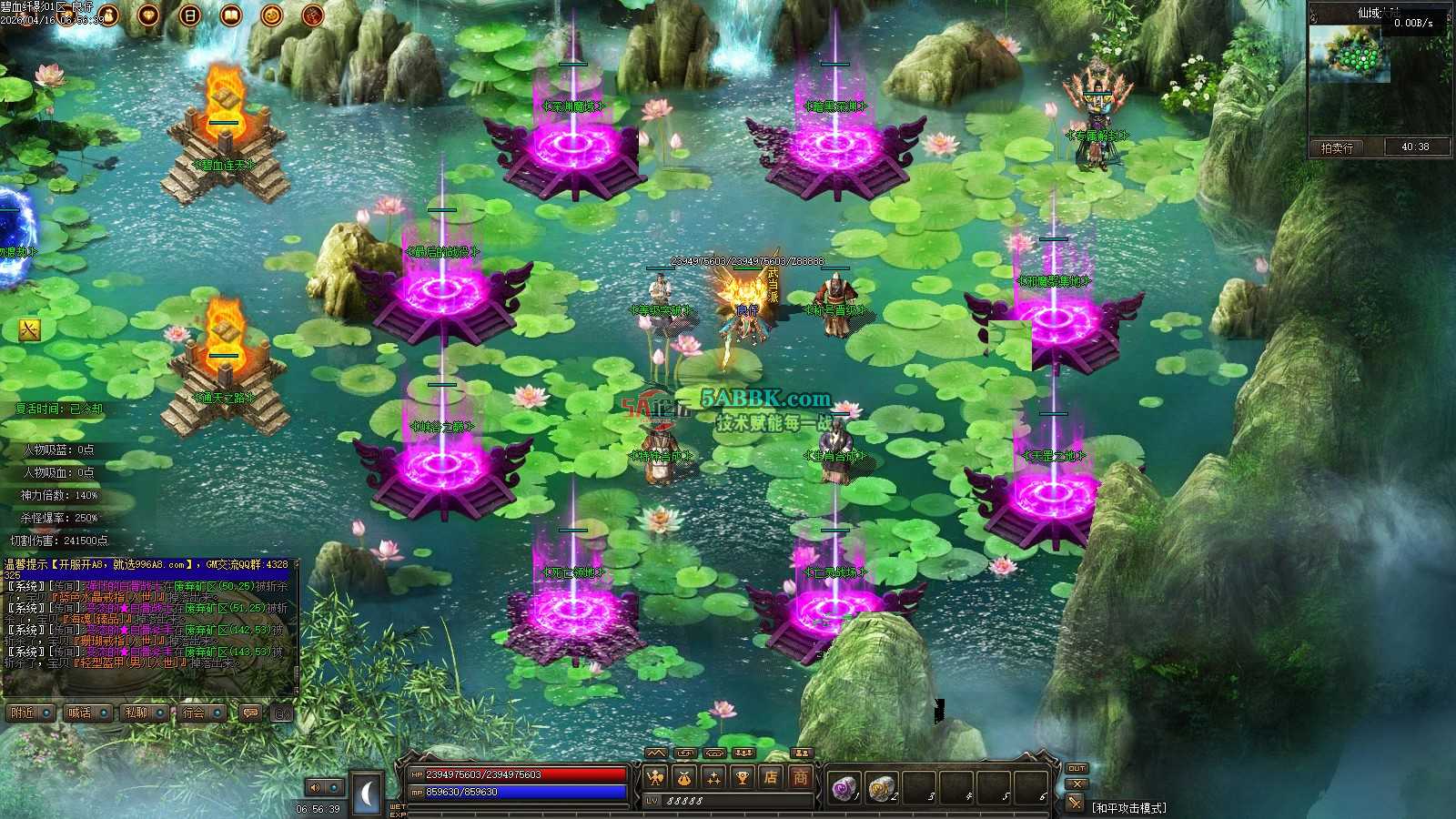Open the character equipment icon
The height and width of the screenshot is (819, 1456).
pos(655,777)
